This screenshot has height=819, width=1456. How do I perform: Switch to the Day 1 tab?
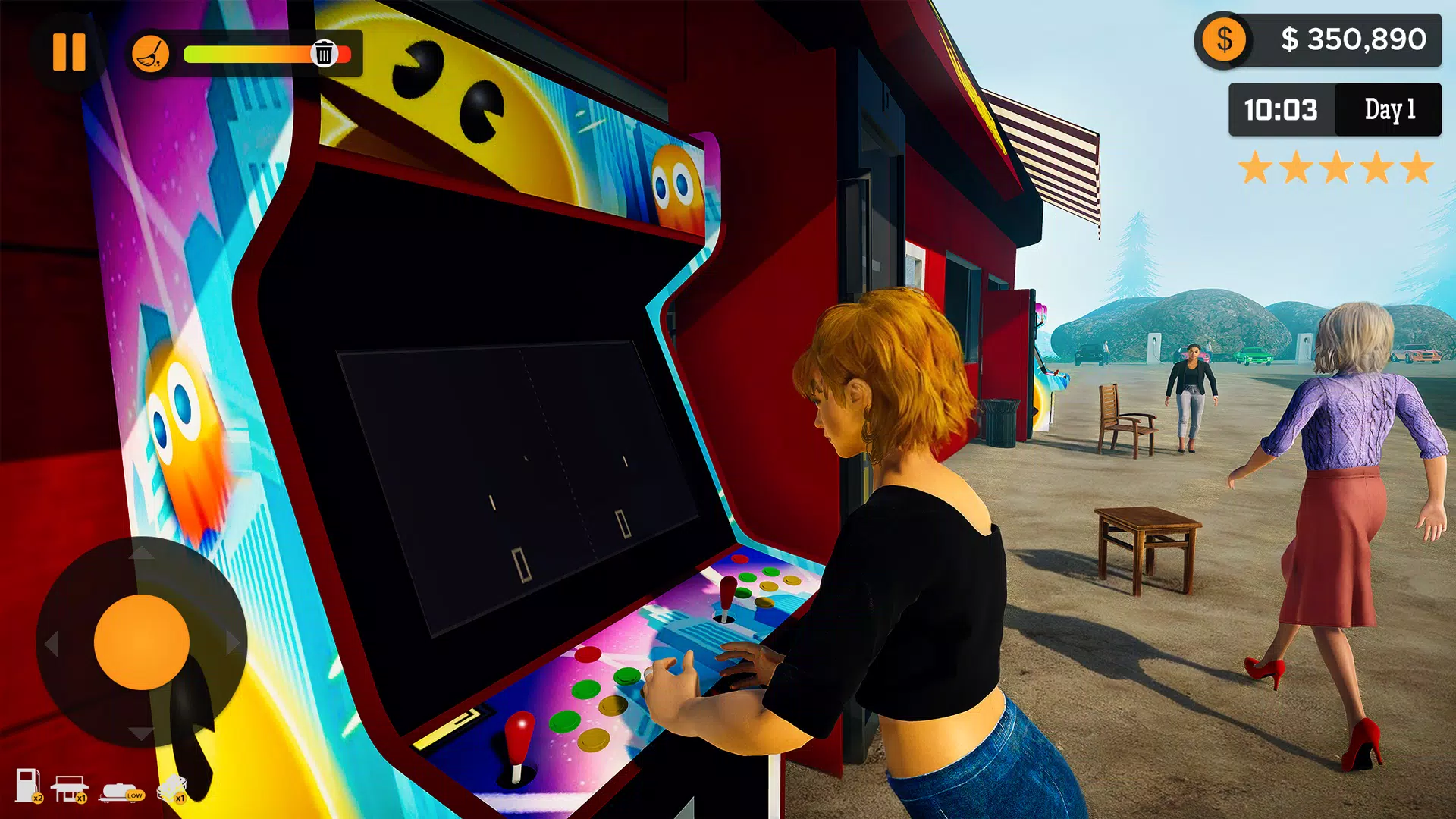[1391, 111]
